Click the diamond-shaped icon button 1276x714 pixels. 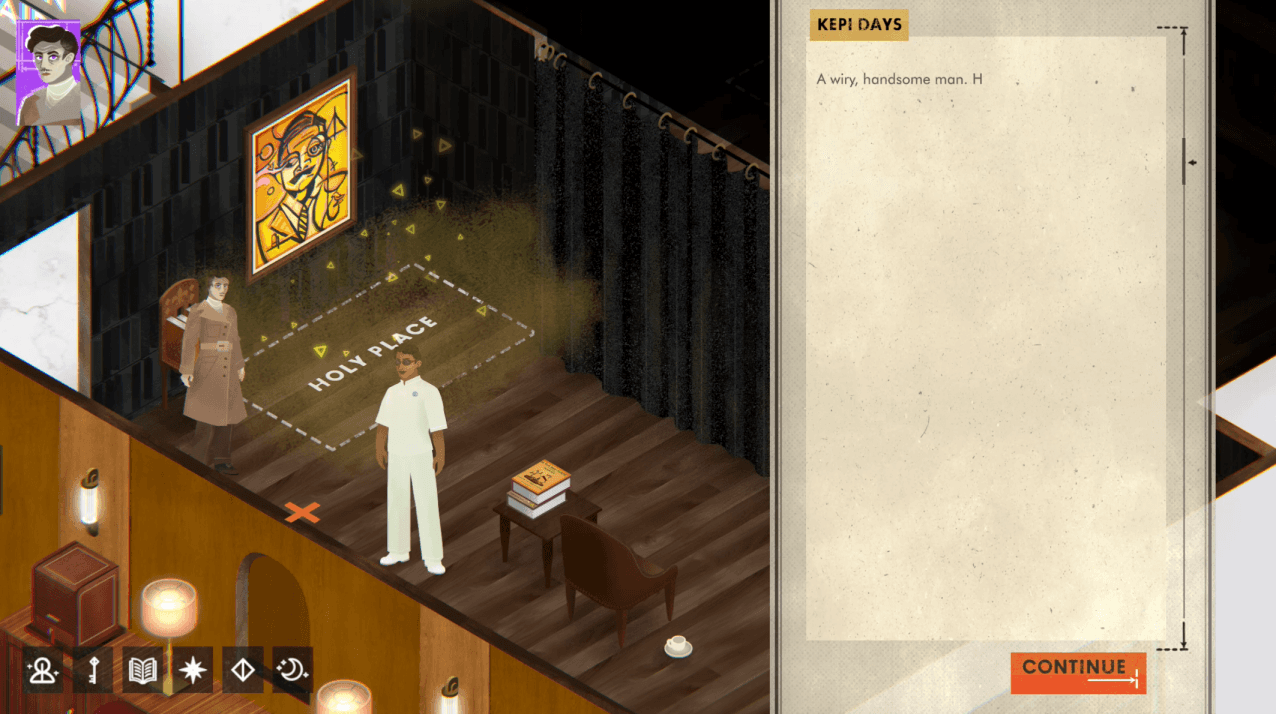coord(243,669)
